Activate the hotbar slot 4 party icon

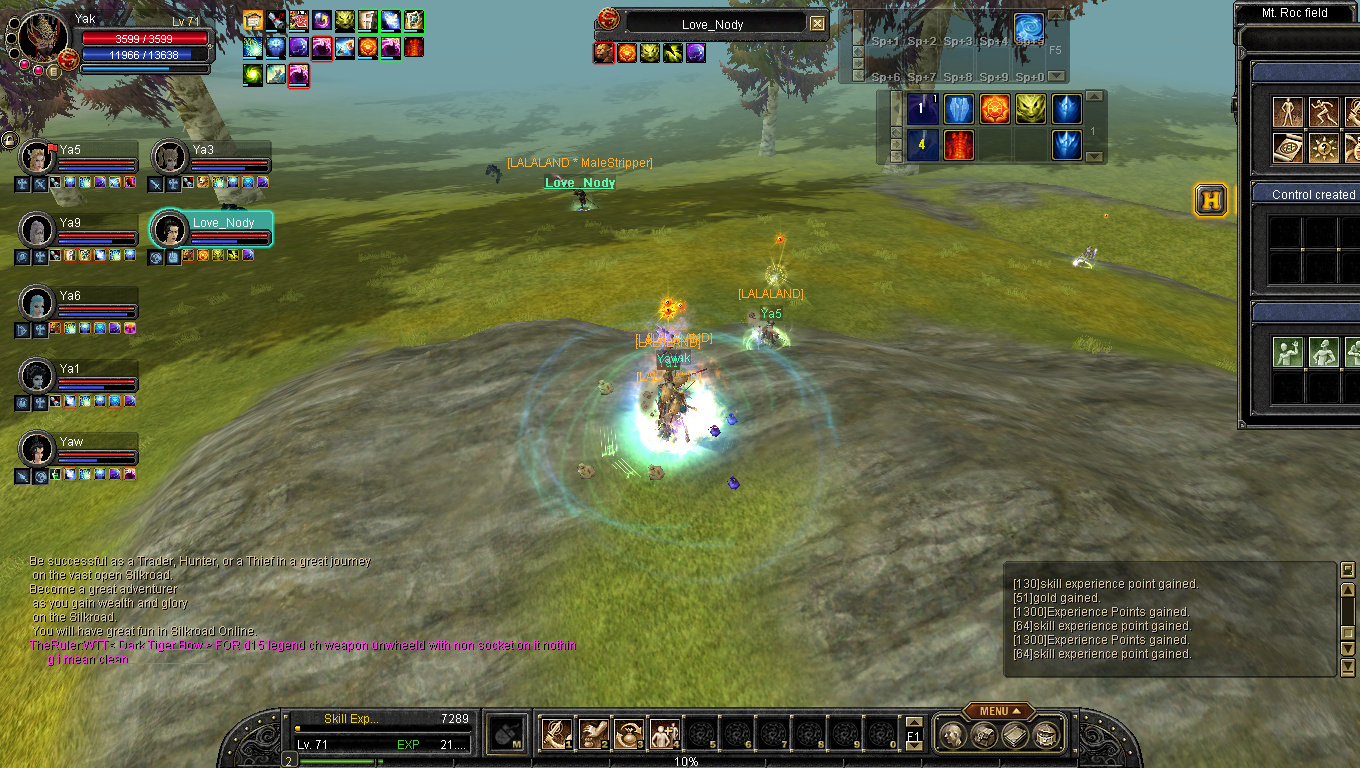pyautogui.click(x=664, y=734)
